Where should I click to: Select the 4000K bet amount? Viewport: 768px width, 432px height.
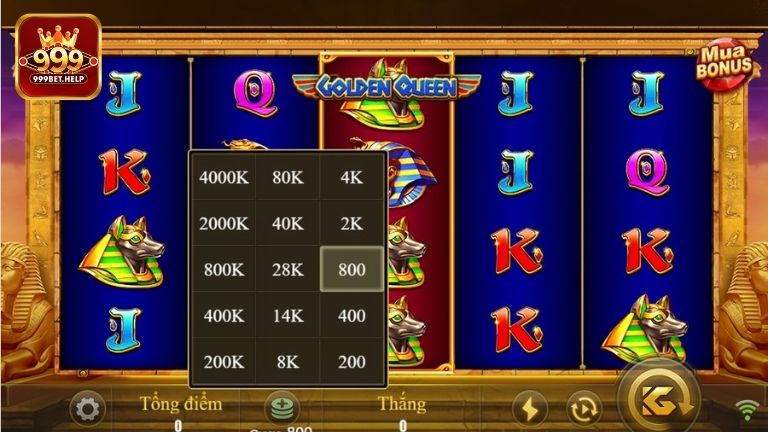click(222, 177)
